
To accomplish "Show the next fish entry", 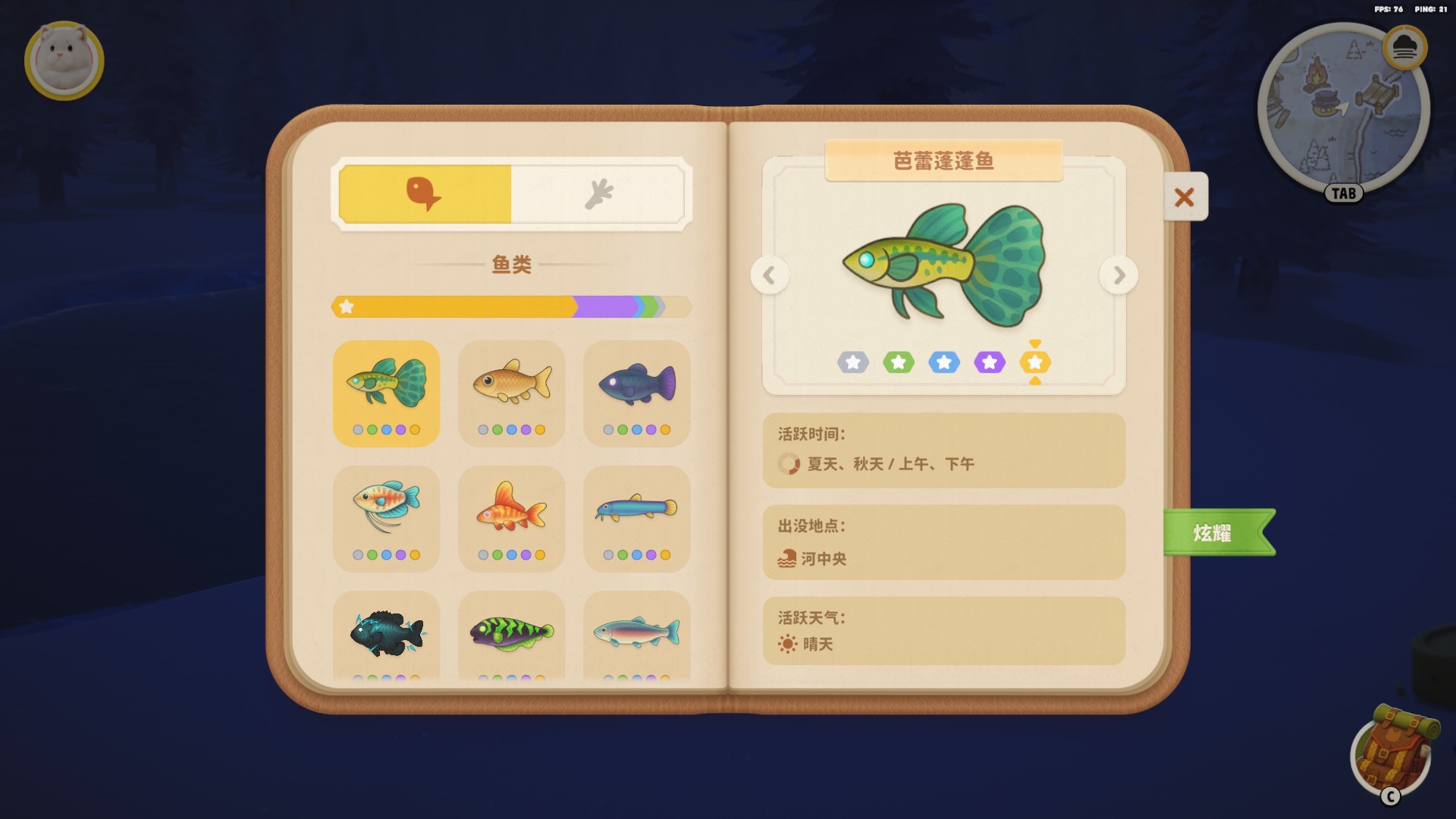I will 1119,275.
